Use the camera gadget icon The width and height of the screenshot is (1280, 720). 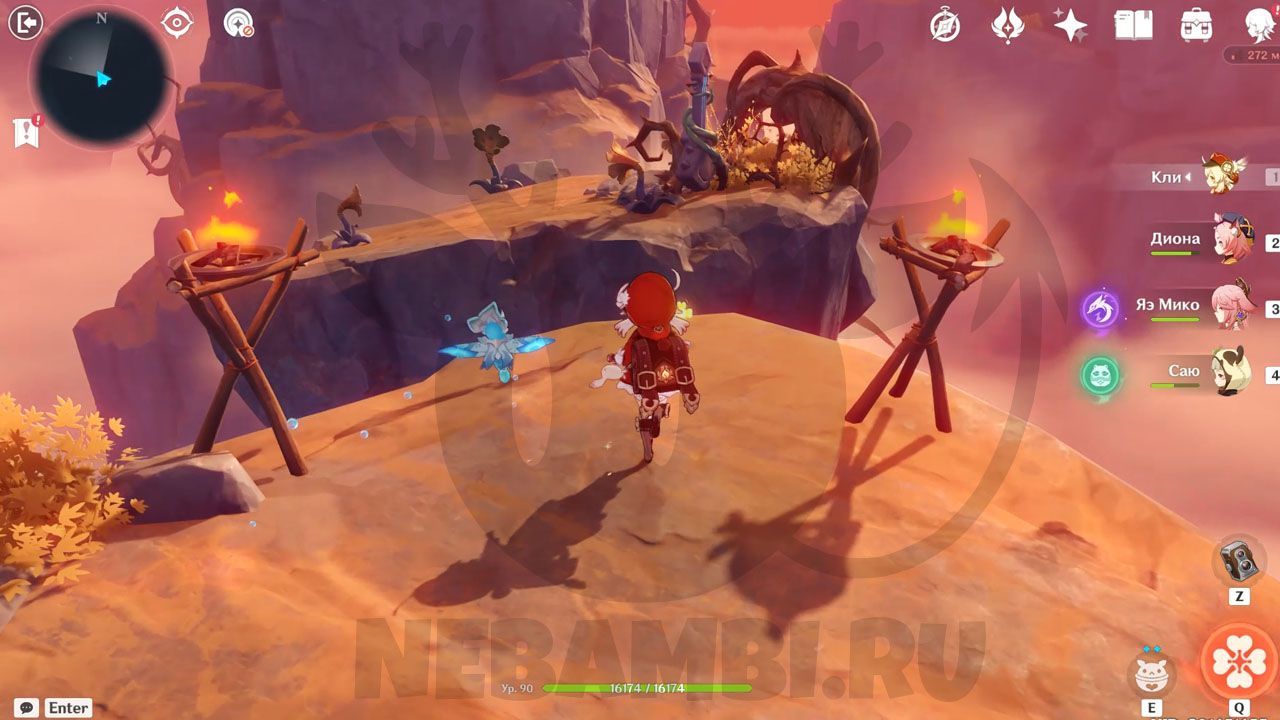click(x=1239, y=560)
